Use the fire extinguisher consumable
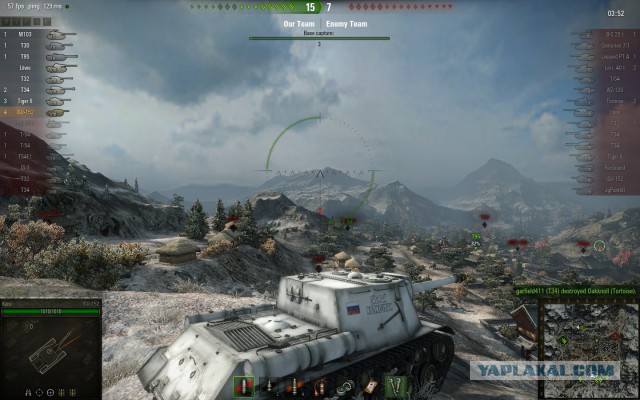The height and width of the screenshot is (400, 640). (319, 386)
